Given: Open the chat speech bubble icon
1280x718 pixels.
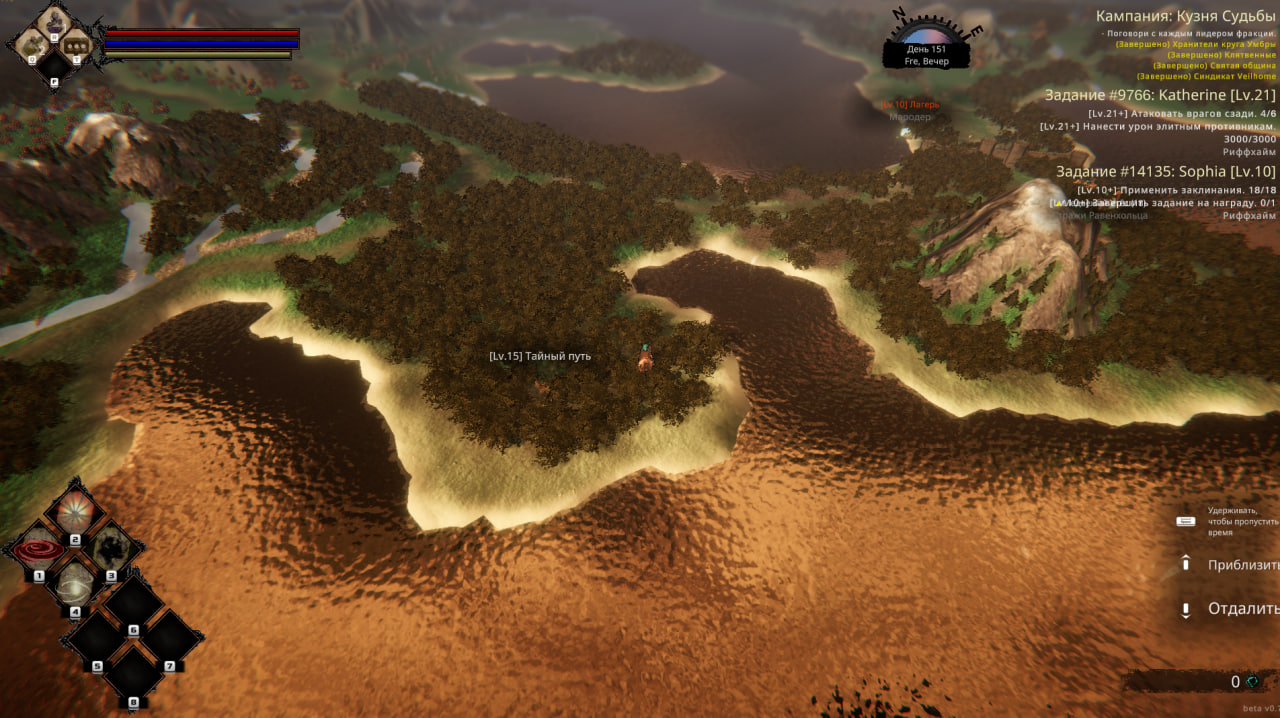Looking at the screenshot, I should pyautogui.click(x=75, y=43).
